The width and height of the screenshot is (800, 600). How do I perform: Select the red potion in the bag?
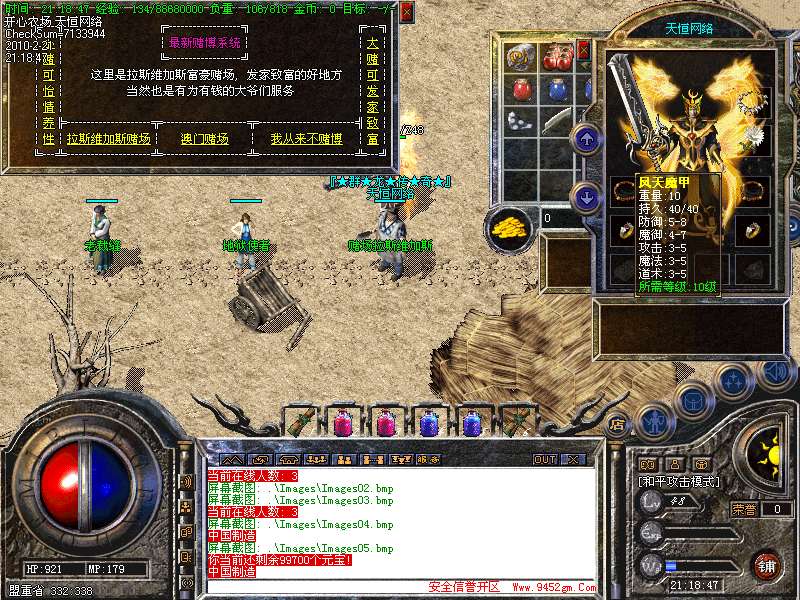coord(520,89)
